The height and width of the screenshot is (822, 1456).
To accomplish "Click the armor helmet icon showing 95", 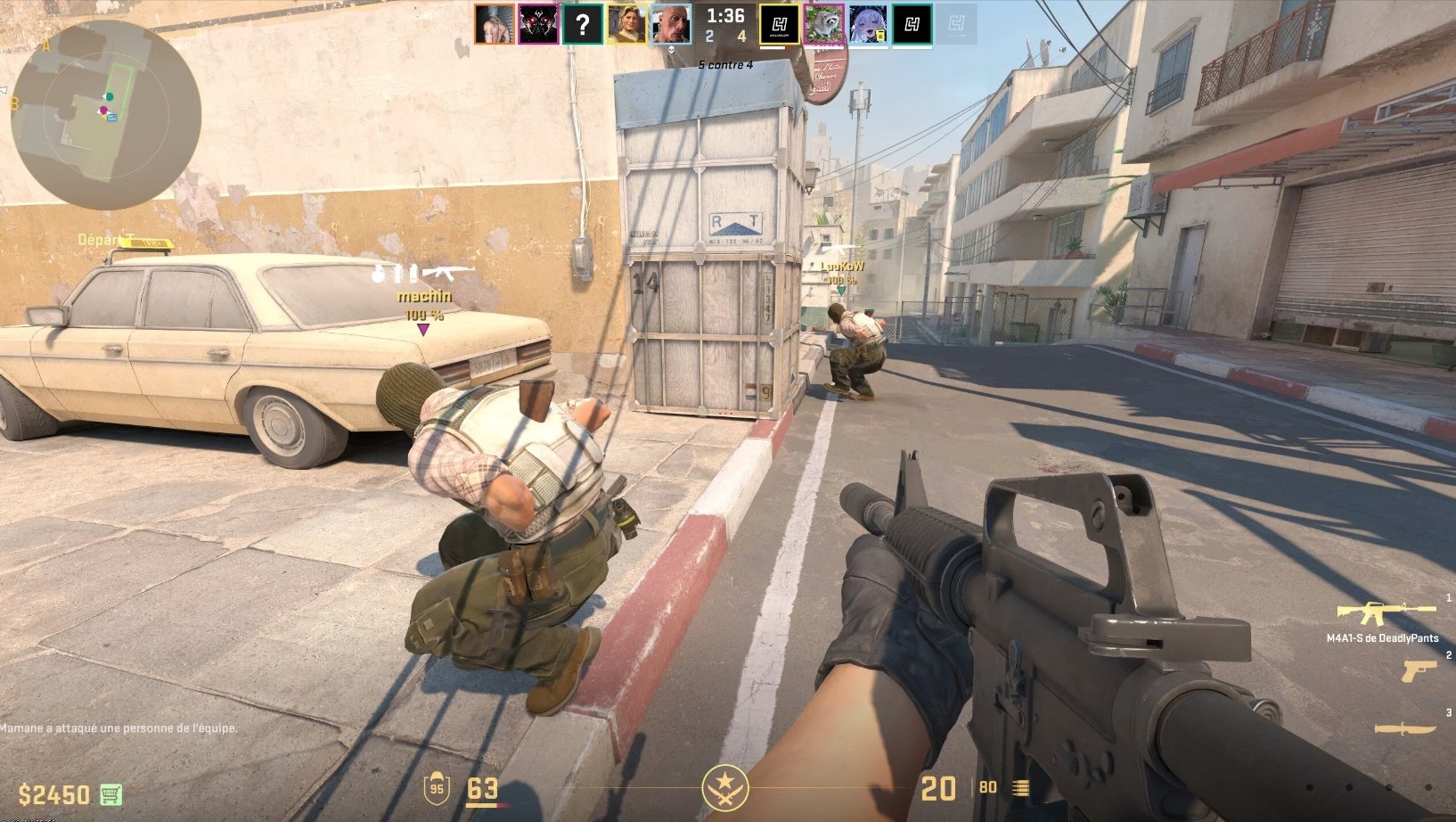I will [436, 790].
